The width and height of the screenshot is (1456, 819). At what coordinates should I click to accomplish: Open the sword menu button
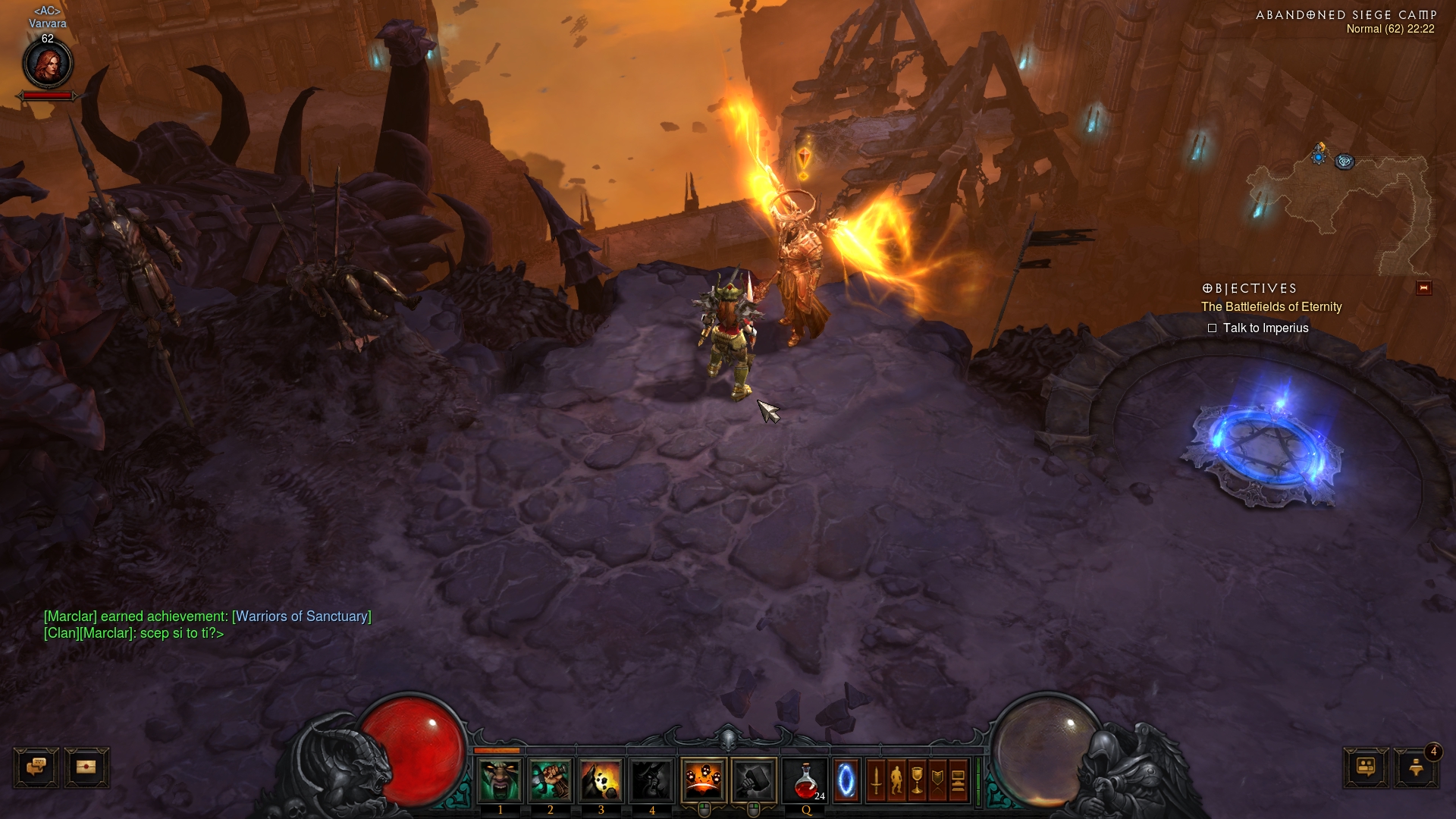(876, 780)
